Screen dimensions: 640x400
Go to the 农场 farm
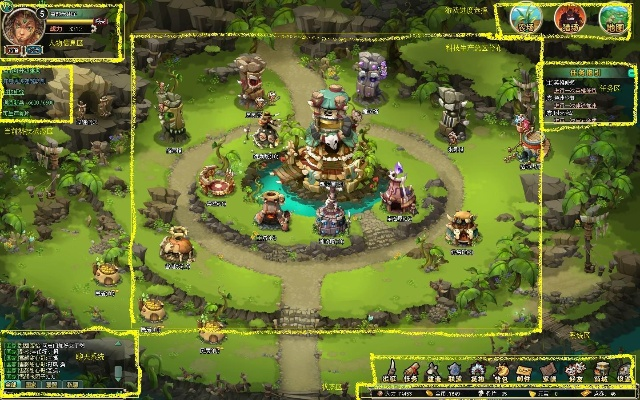click(525, 18)
